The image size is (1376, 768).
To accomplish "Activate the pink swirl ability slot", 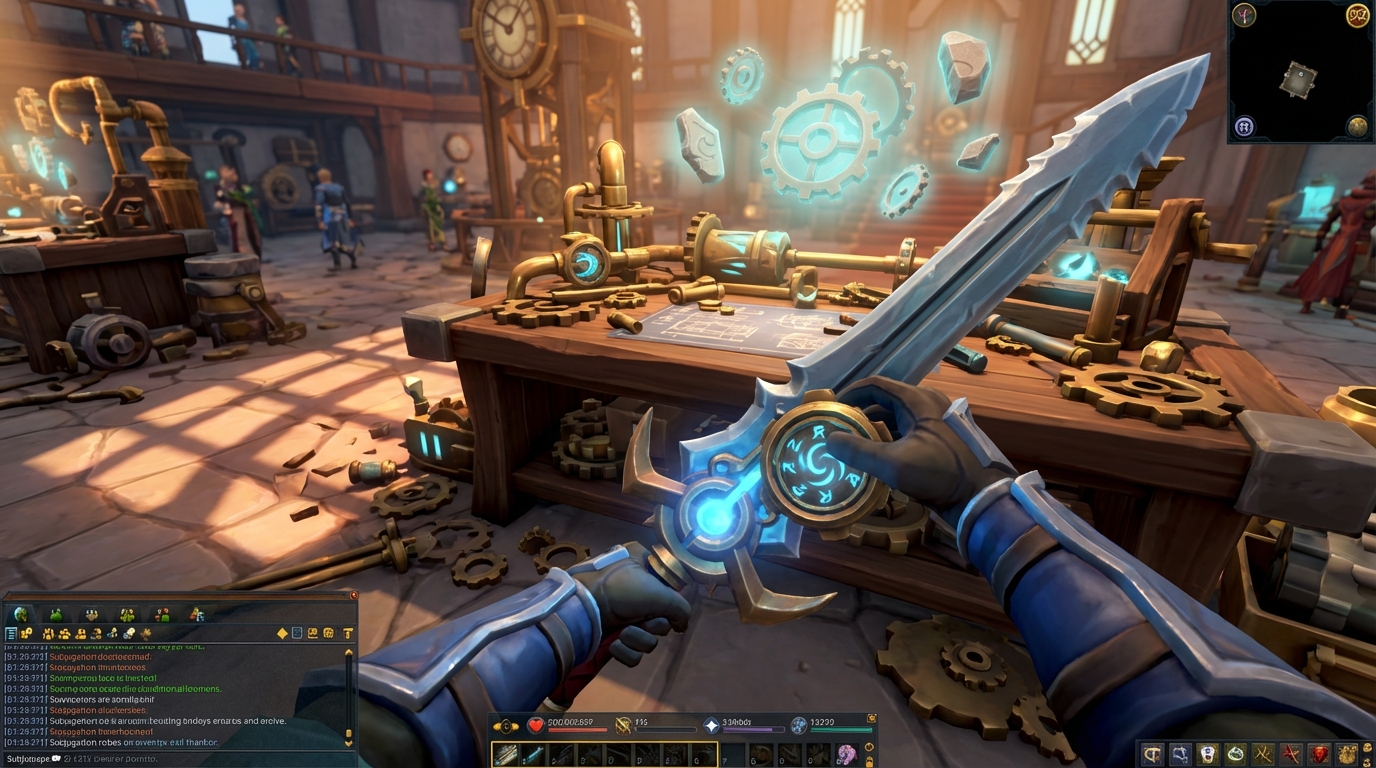I will (x=846, y=754).
